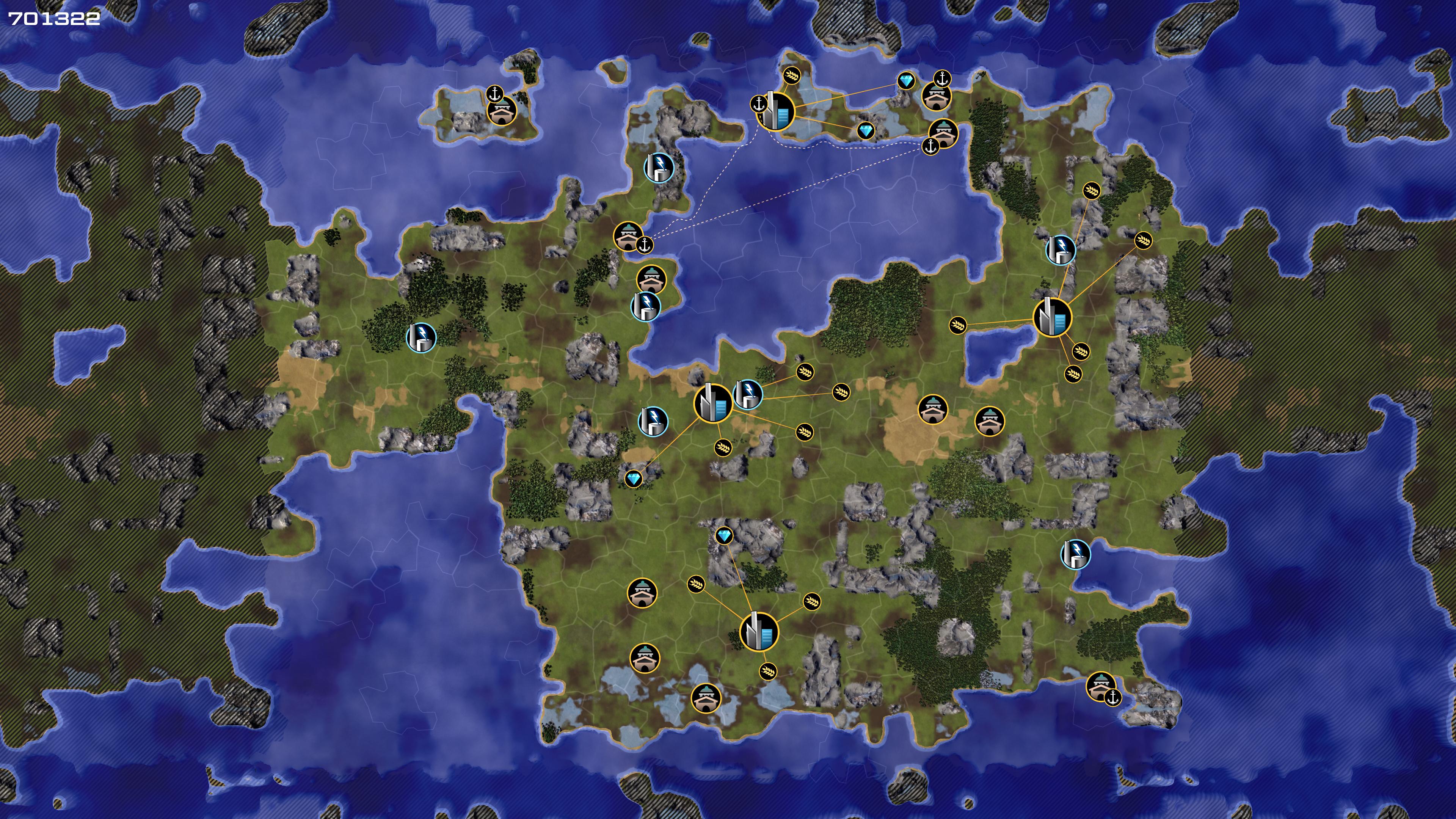Image resolution: width=1456 pixels, height=819 pixels.
Task: Select the harbor outpost on the southeast coast
Action: coord(1100,686)
